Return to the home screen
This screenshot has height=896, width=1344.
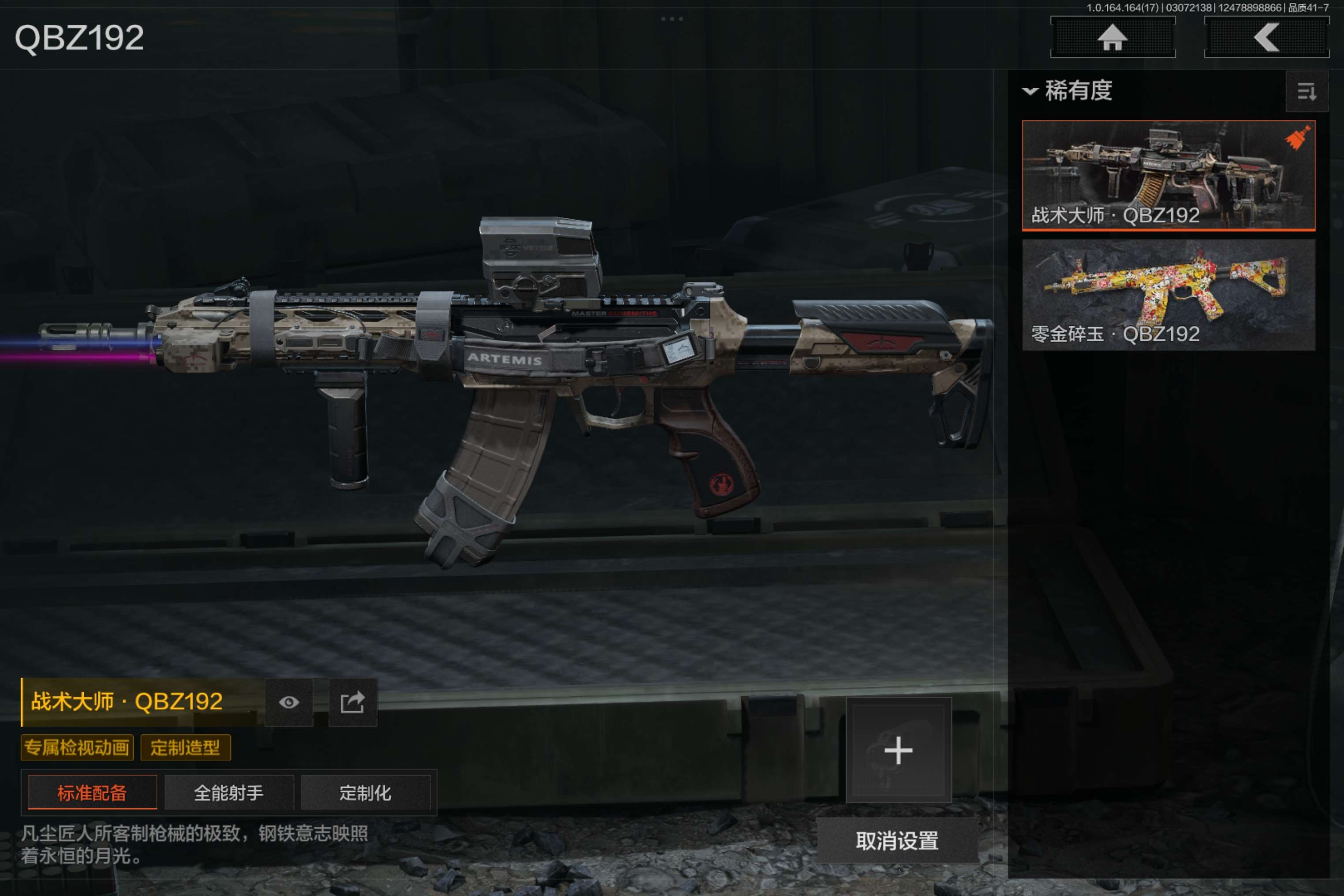pos(1112,38)
